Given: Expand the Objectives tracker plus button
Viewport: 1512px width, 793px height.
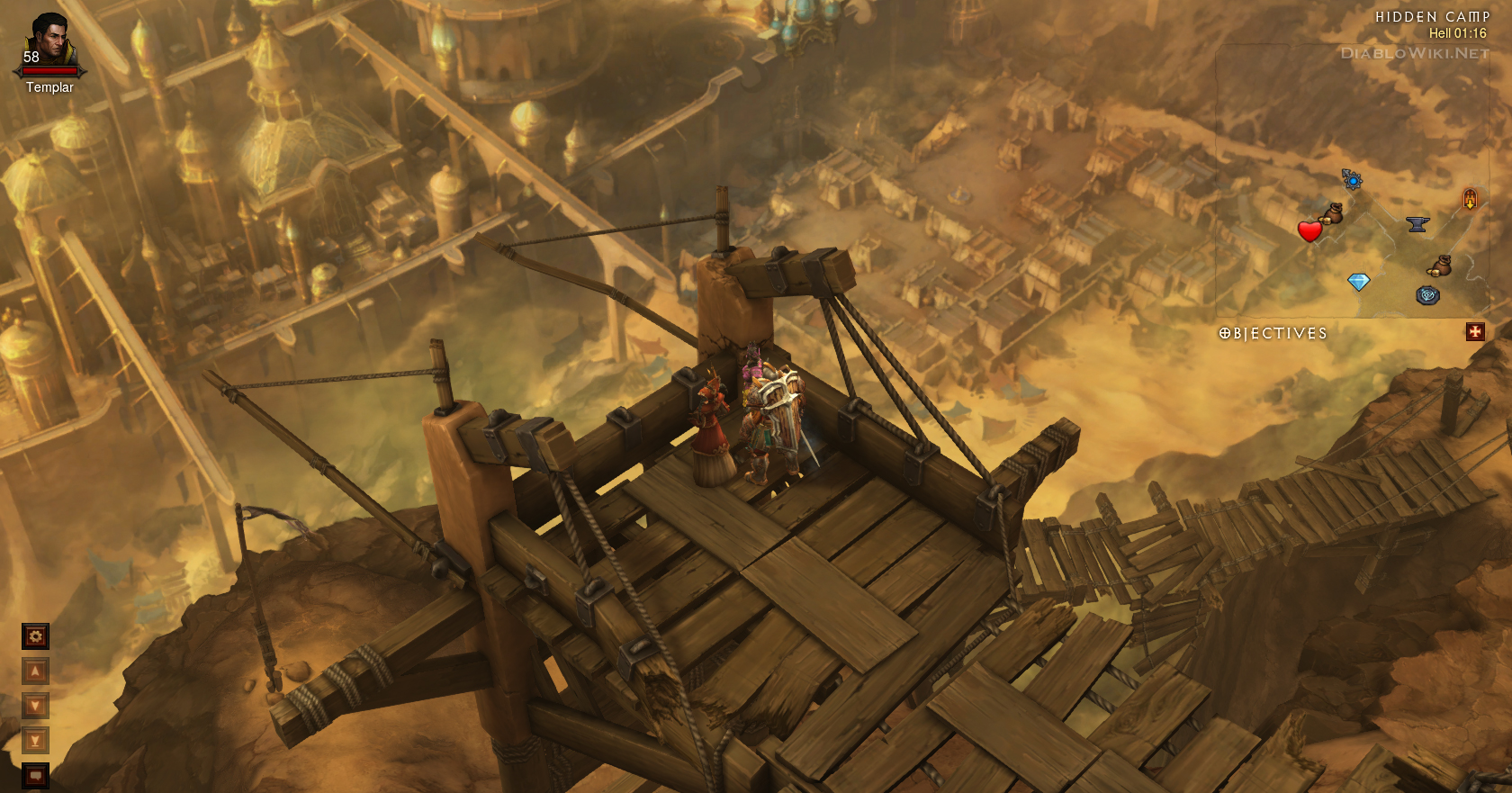Looking at the screenshot, I should coord(1475,332).
